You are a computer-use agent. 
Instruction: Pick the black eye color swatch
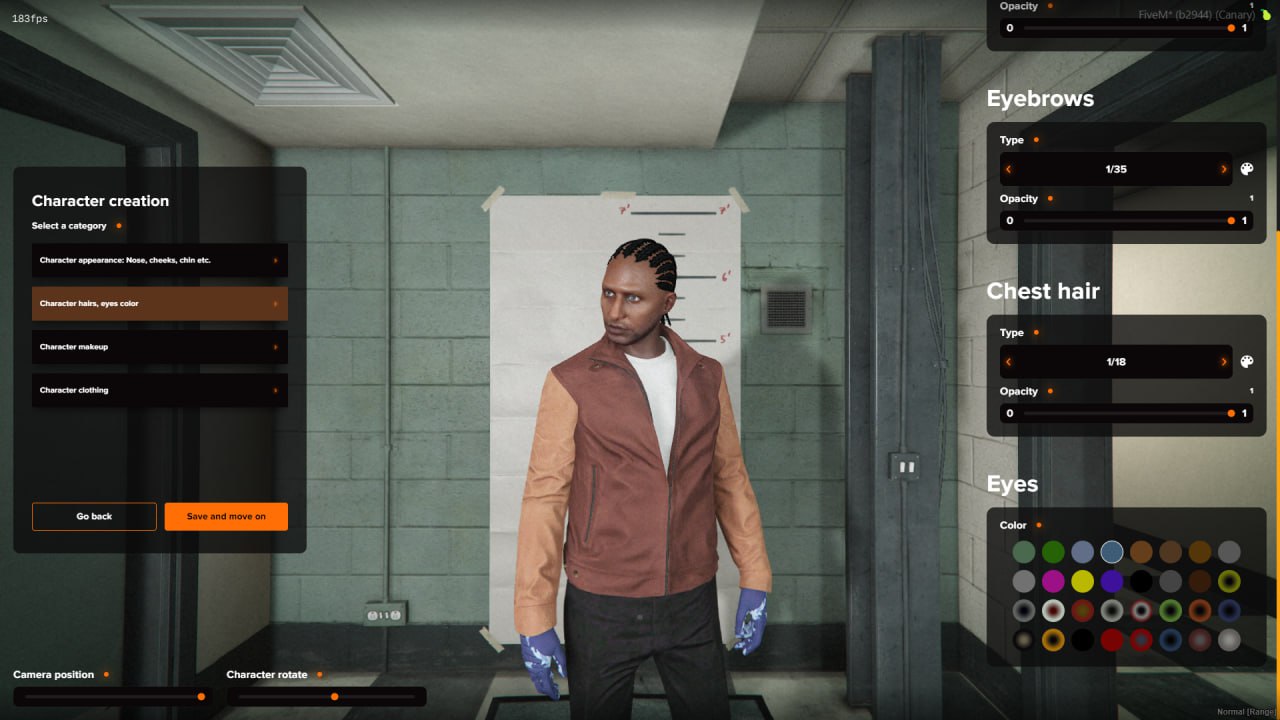[x=1140, y=580]
